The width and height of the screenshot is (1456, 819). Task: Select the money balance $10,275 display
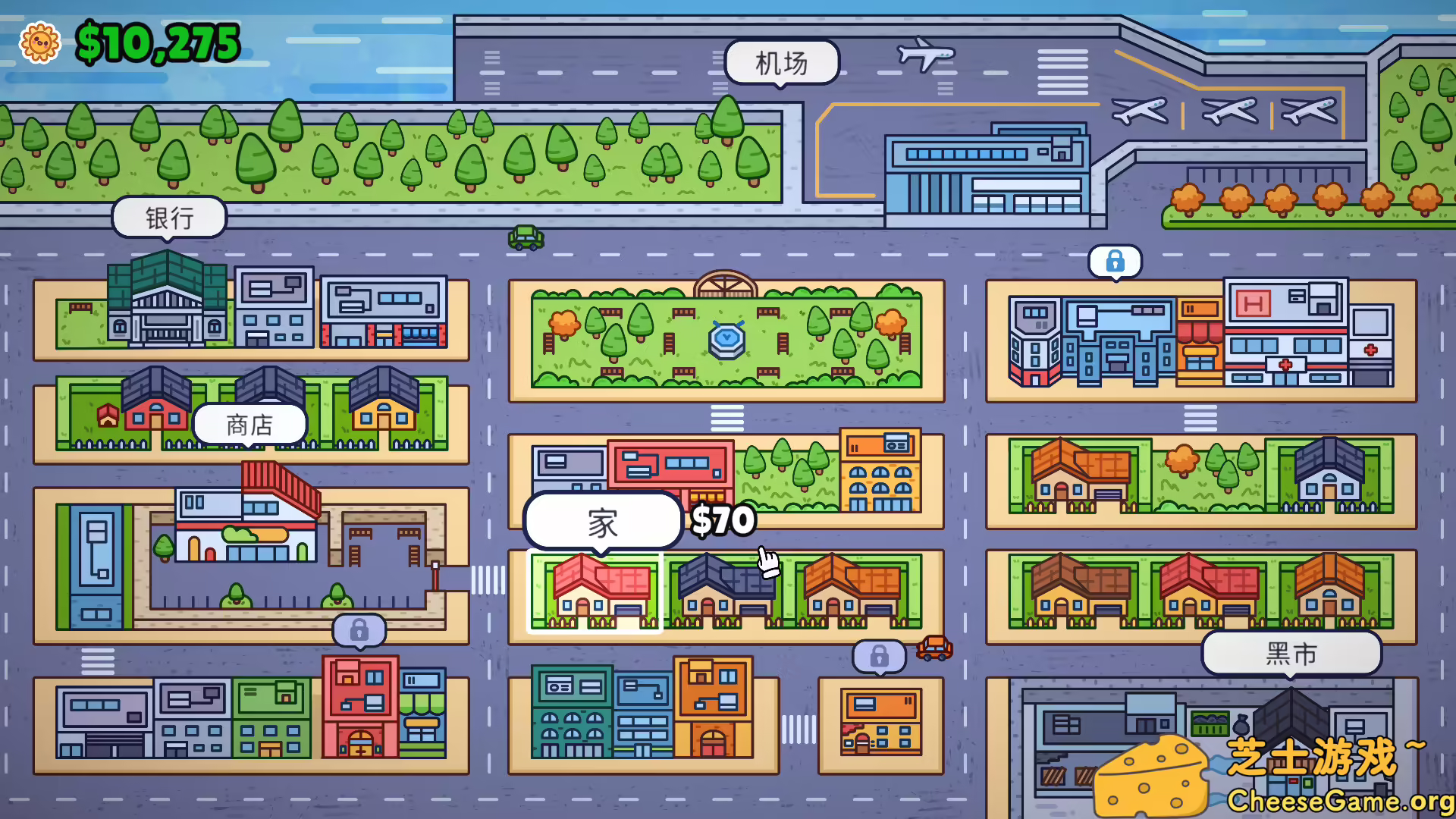(x=157, y=42)
